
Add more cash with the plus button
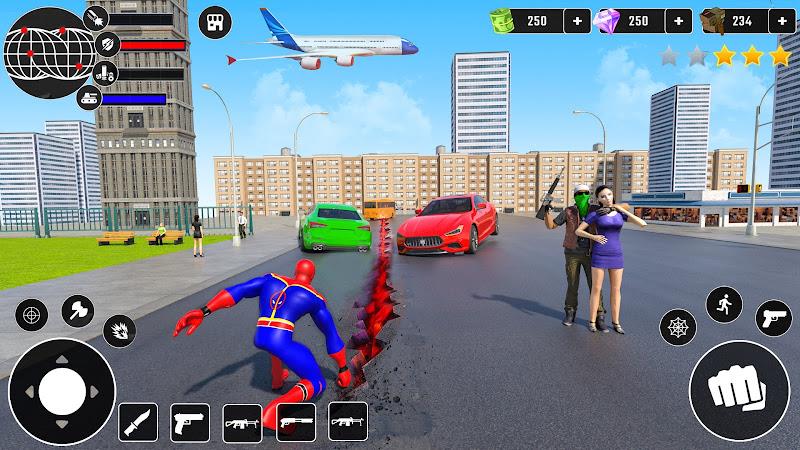coord(577,20)
